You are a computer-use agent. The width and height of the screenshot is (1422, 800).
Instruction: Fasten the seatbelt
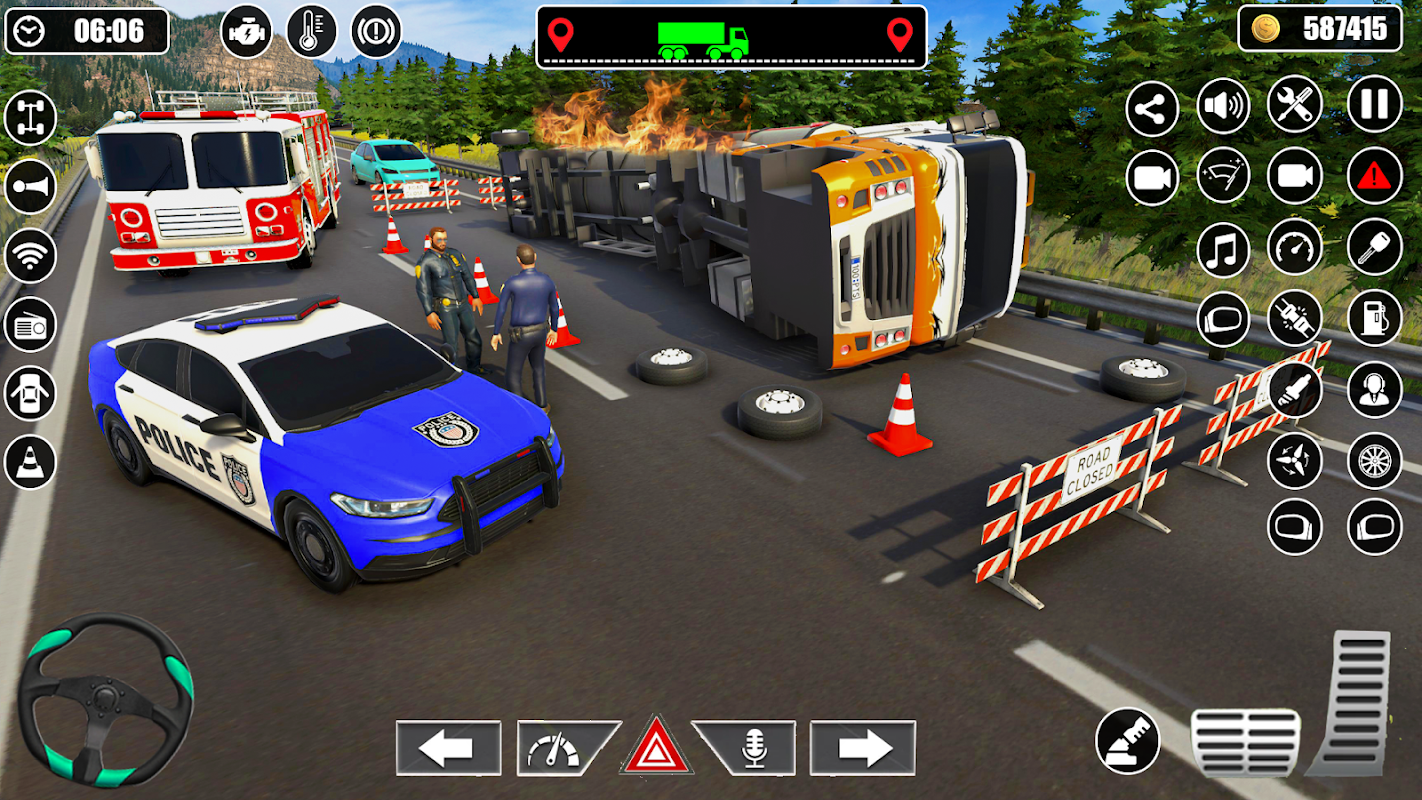pos(1295,319)
